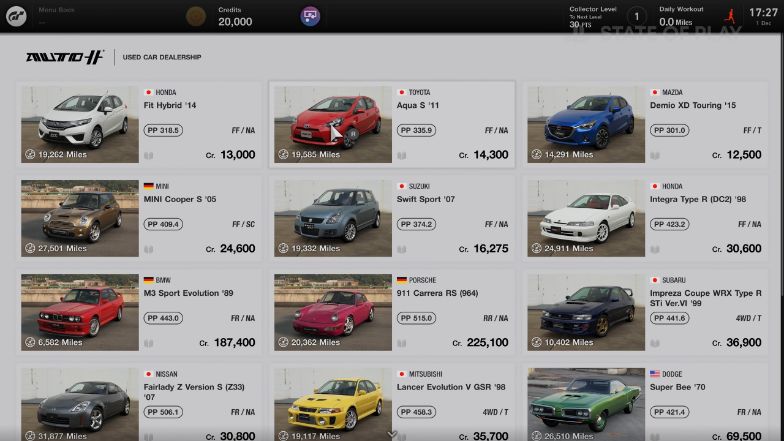Choose the BMW M3 Sport Evolution '89
Screen dimensions: 784x441
point(139,312)
